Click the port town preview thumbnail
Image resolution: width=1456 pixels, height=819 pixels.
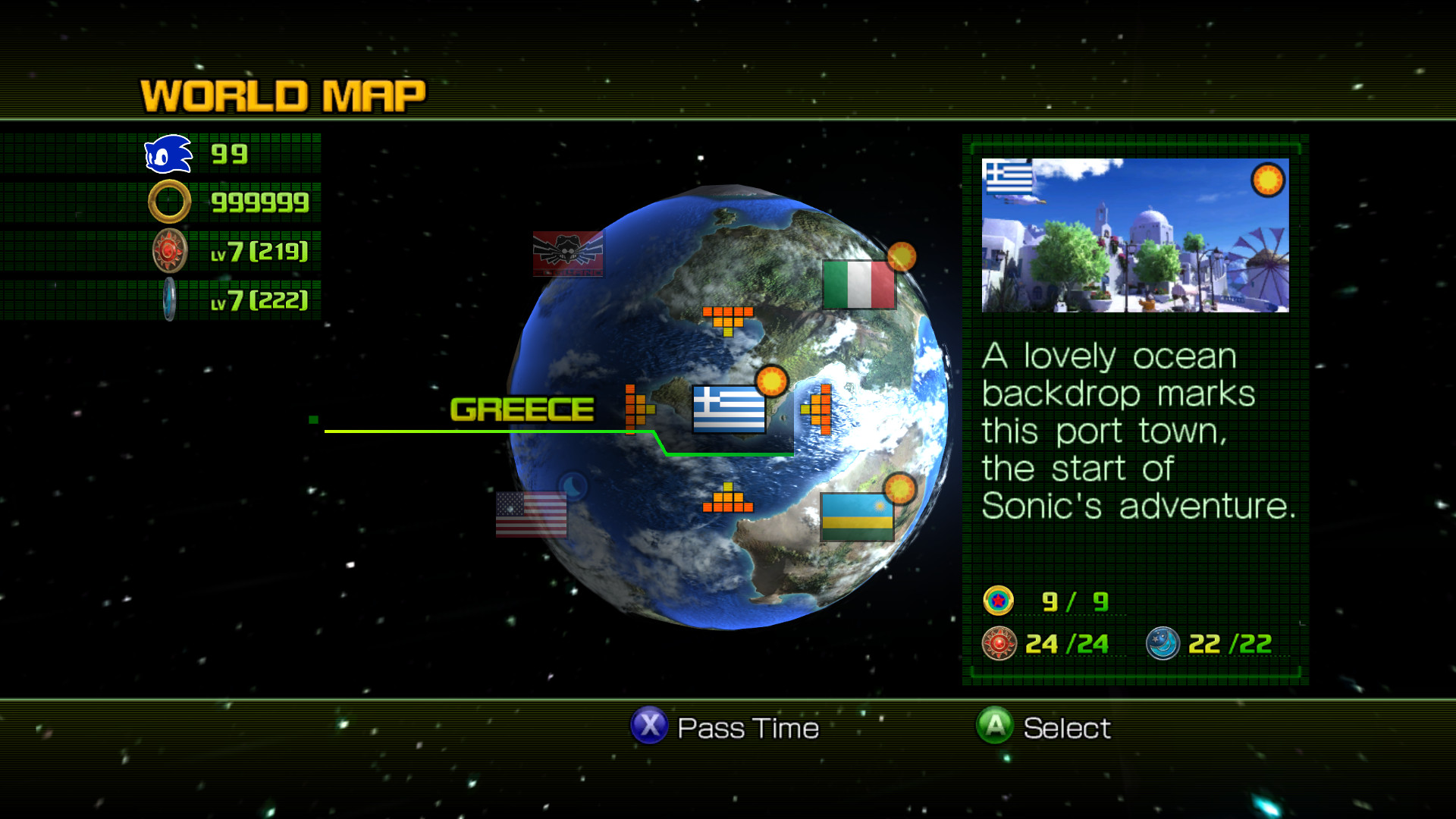tap(1134, 235)
